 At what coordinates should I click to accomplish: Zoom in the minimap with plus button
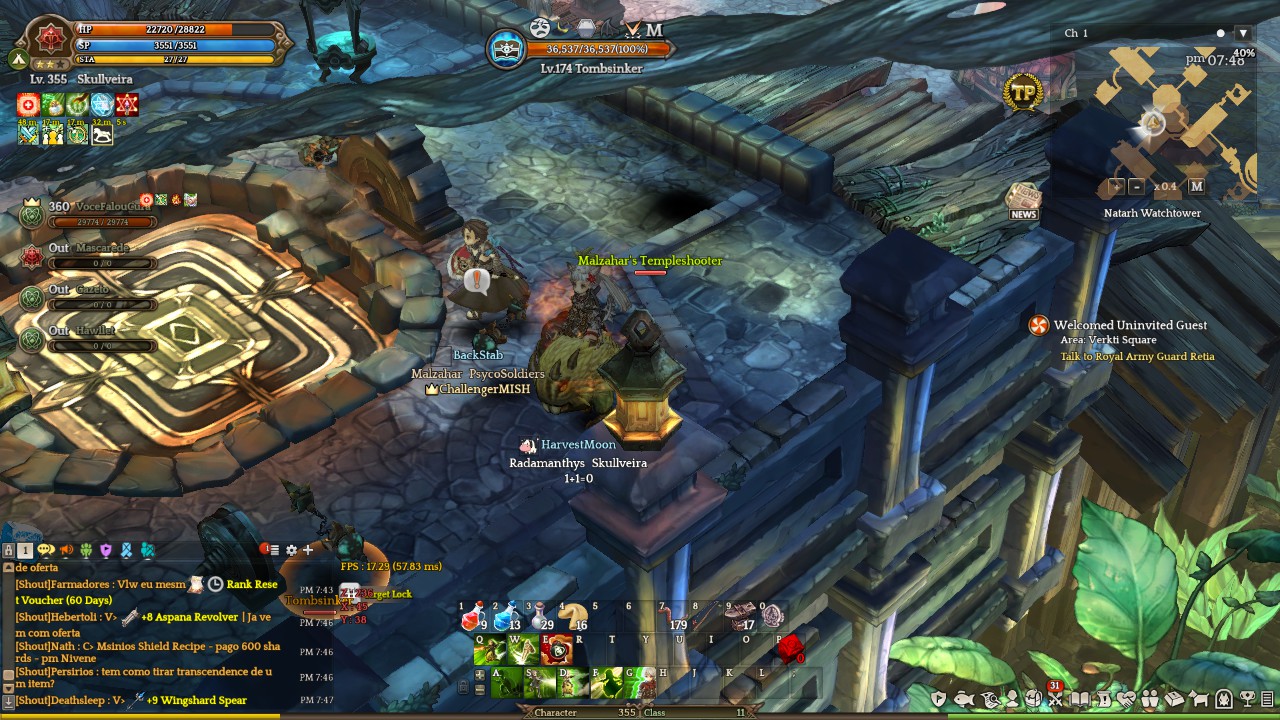pos(1116,186)
